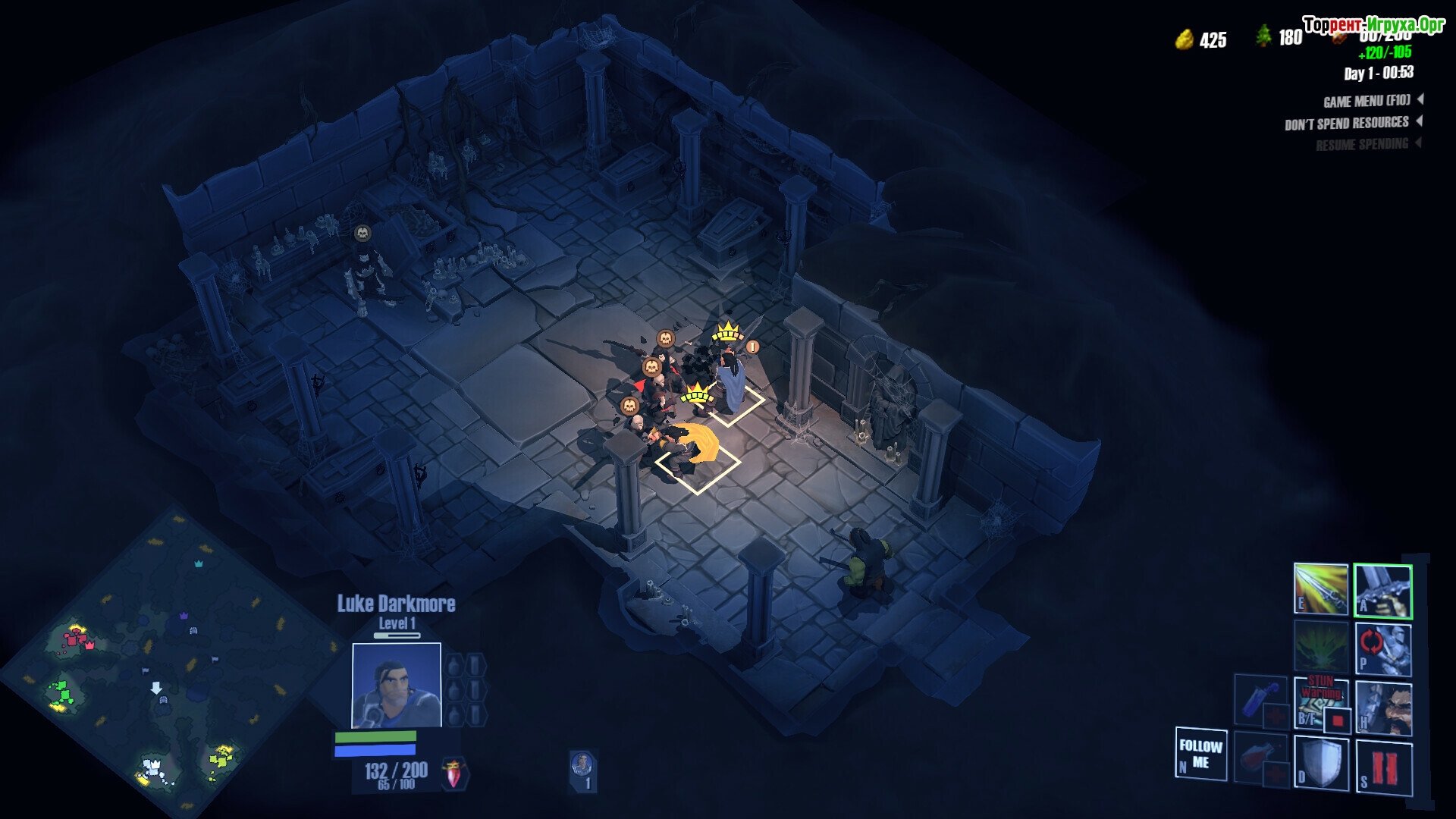Click the bearded warrior hold icon
1456x819 pixels.
[1383, 708]
